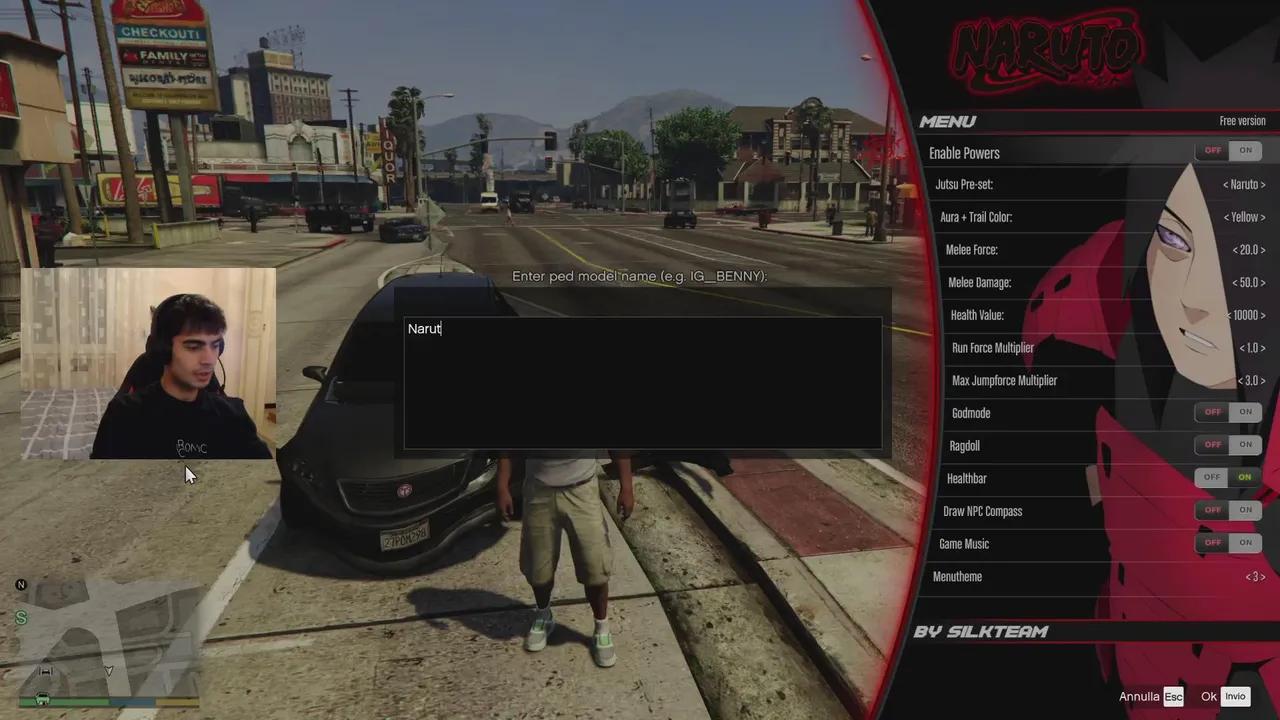Screen dimensions: 1280x720
Task: Click the Naruto logo at the top
Action: pyautogui.click(x=1048, y=52)
